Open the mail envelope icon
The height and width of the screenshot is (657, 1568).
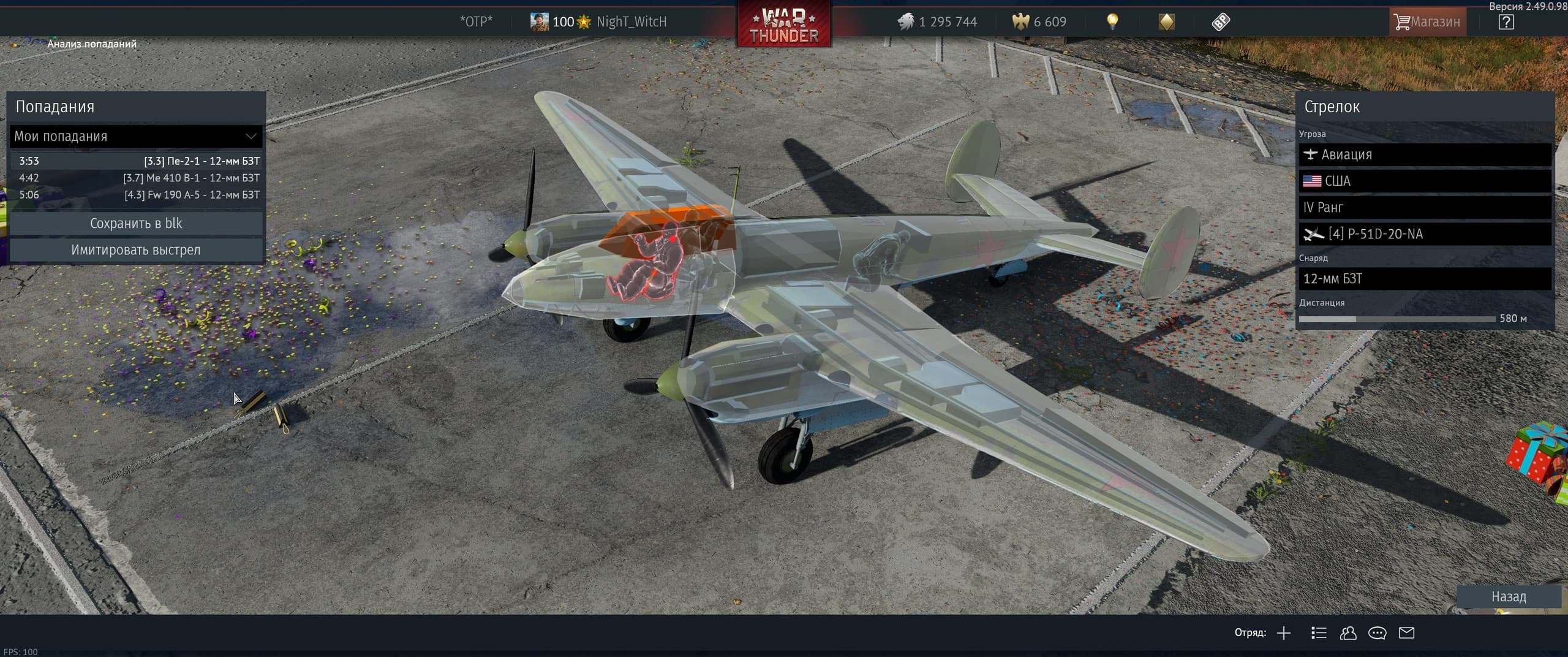(1406, 633)
